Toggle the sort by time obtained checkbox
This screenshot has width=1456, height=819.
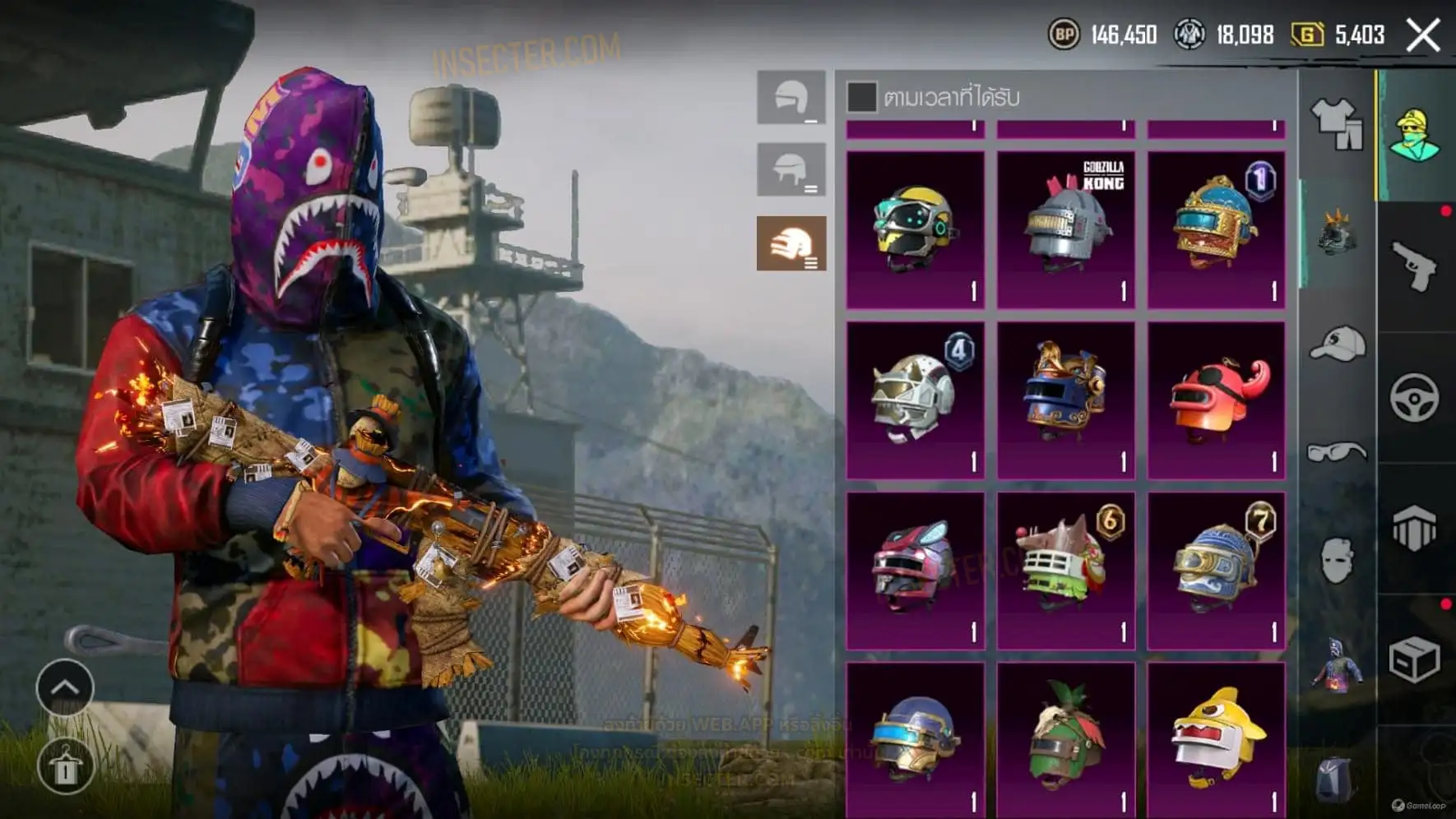(x=861, y=97)
